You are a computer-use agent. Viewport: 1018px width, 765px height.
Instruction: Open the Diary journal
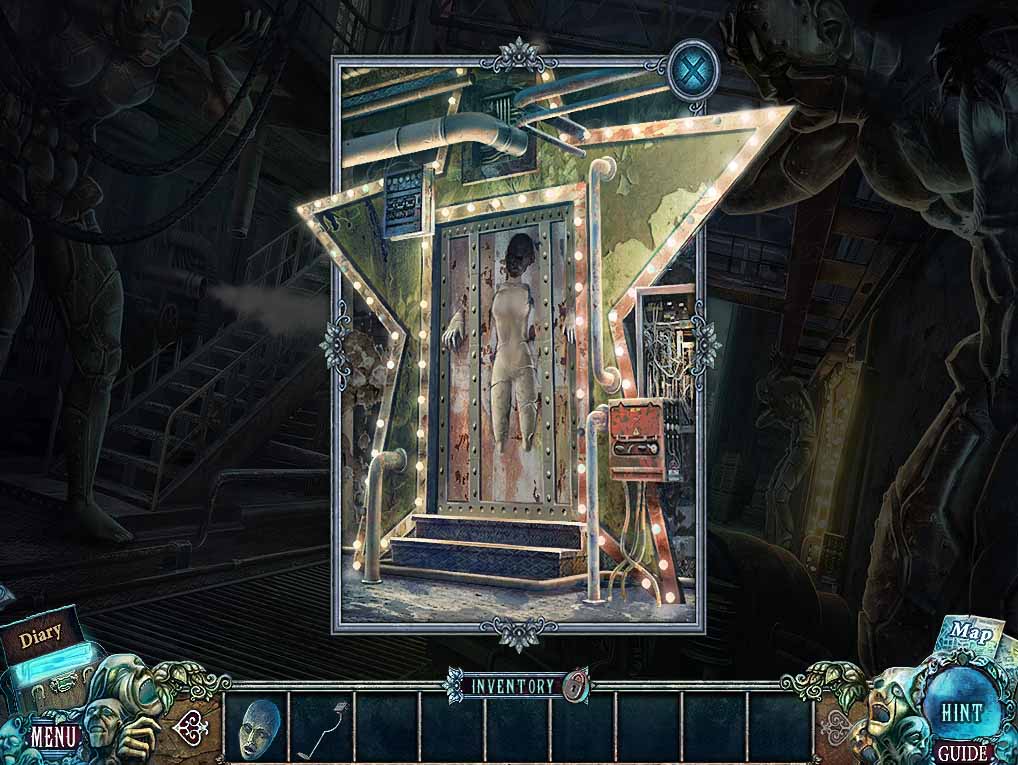coord(40,633)
